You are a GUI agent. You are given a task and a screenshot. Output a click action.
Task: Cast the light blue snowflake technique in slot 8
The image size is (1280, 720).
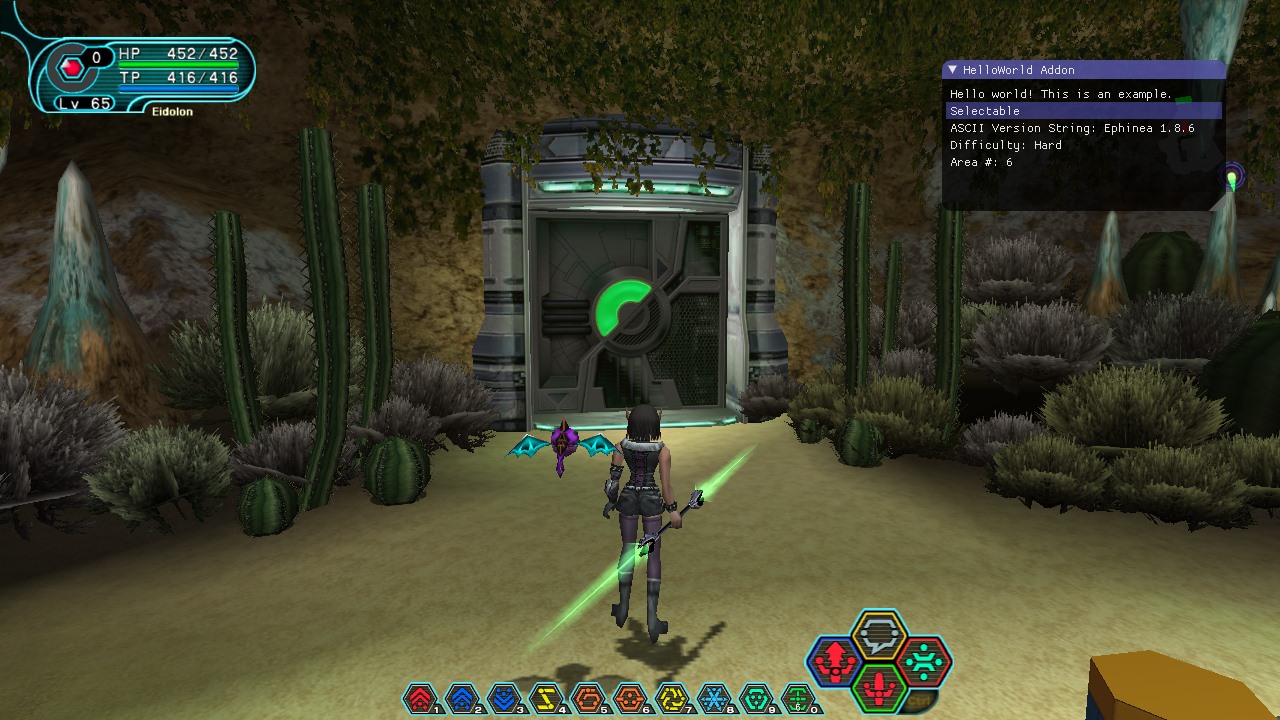(x=714, y=698)
